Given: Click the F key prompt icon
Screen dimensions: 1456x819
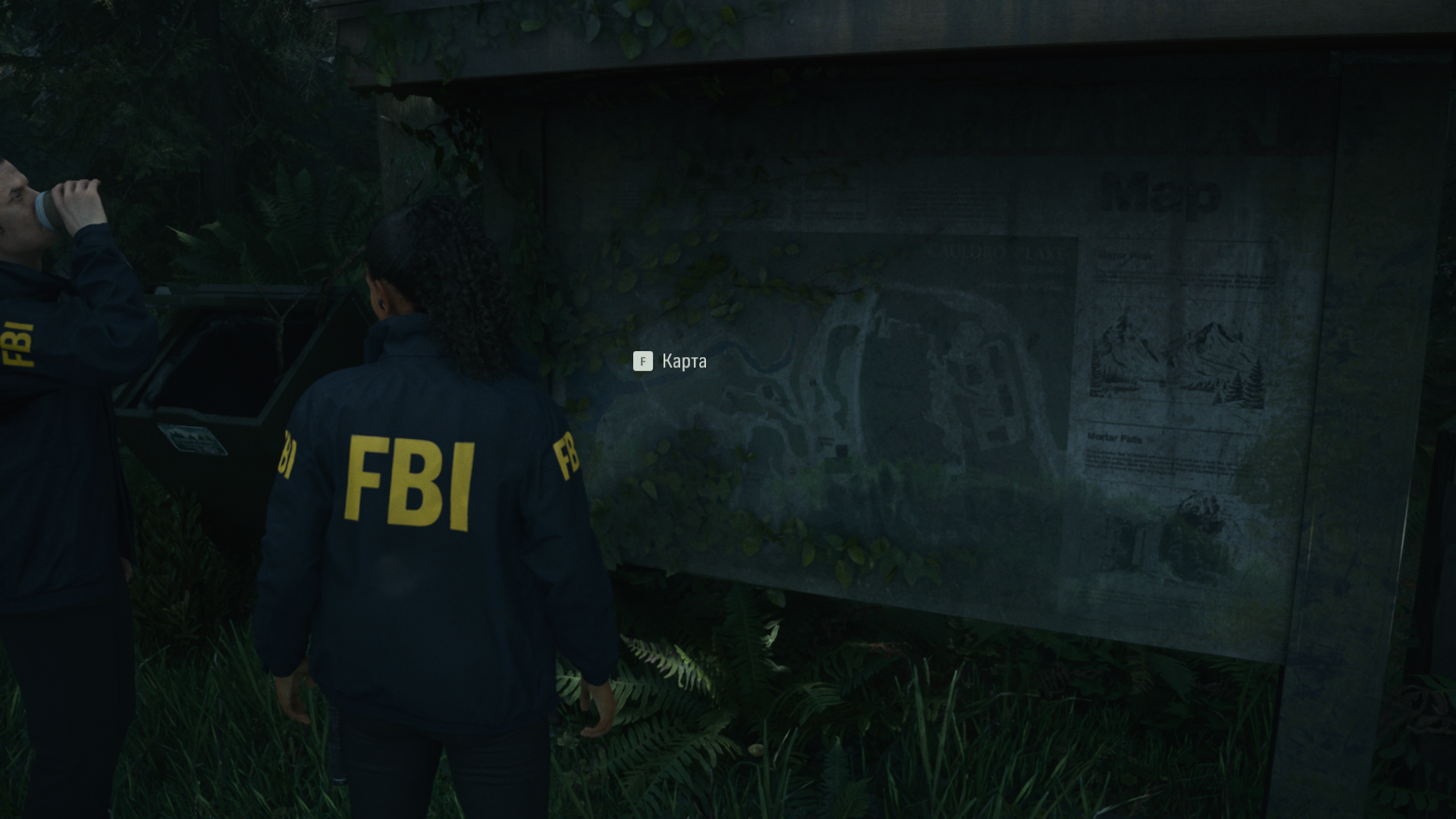Looking at the screenshot, I should point(643,362).
